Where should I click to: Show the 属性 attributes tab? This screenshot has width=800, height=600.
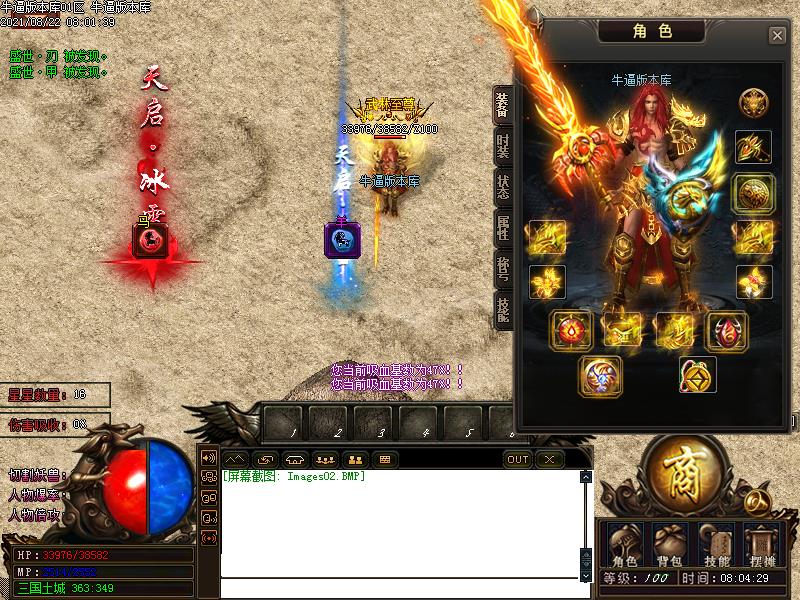pyautogui.click(x=503, y=229)
